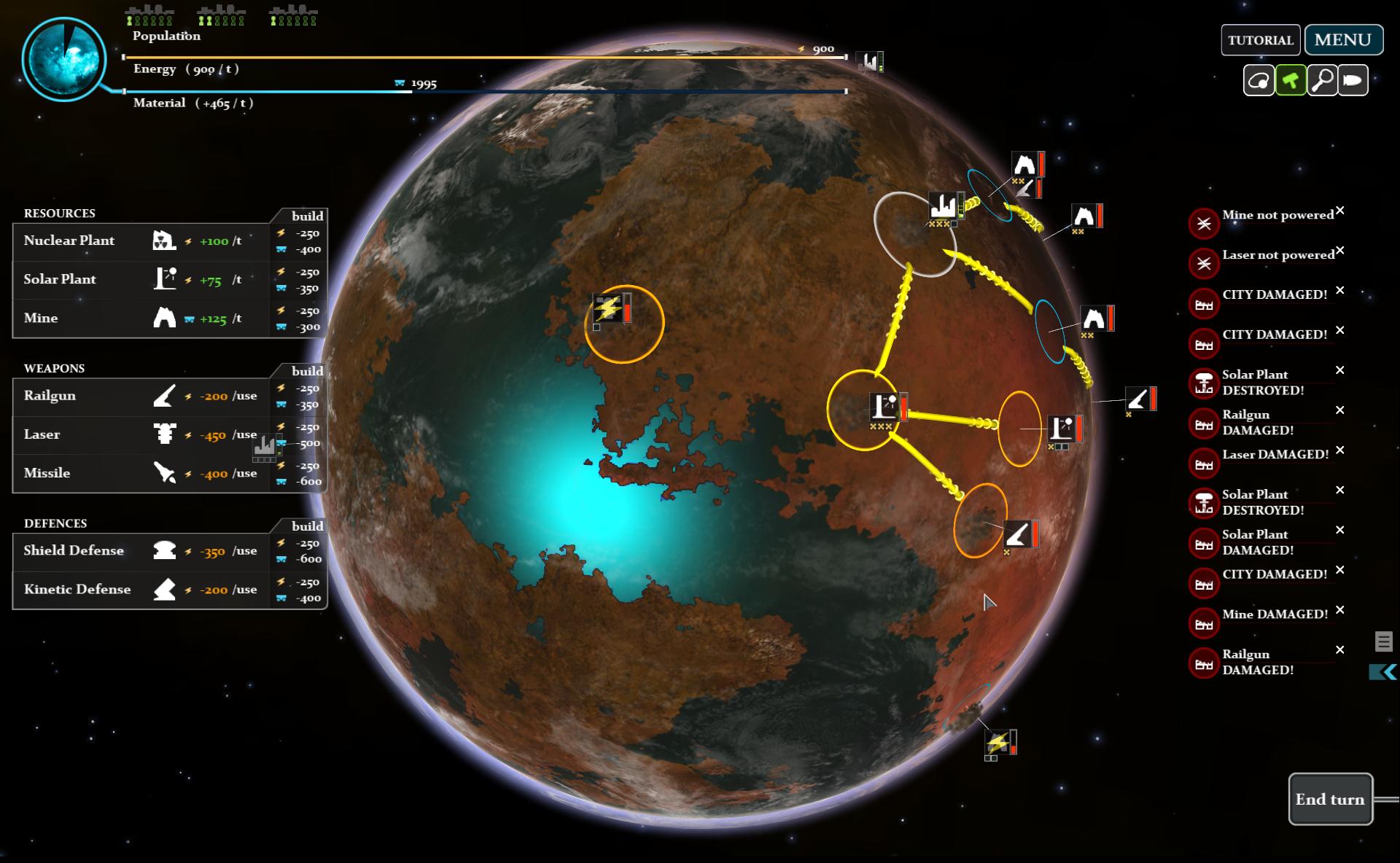Select the Nuclear Plant build icon
Screen dimensions: 1400x863
[166, 241]
